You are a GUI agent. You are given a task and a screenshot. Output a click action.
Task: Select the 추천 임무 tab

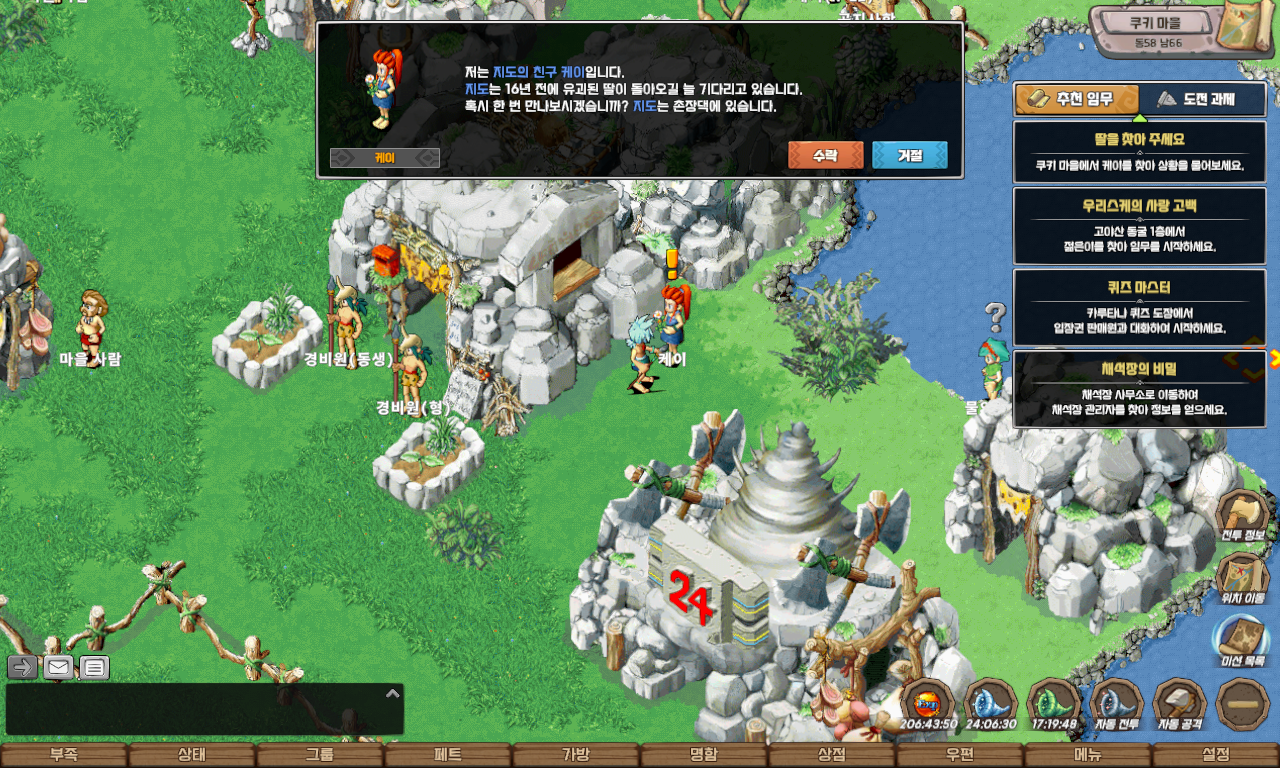pos(1077,99)
